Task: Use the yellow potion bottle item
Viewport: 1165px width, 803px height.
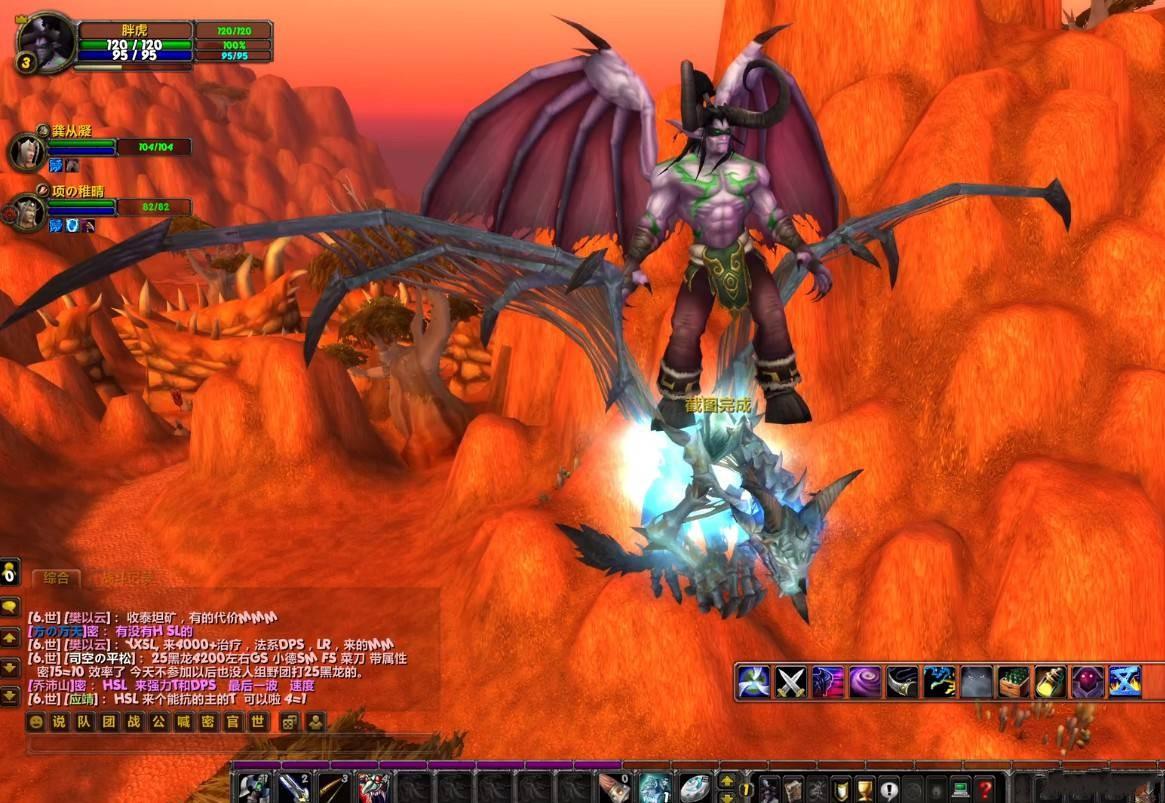Action: click(1050, 682)
